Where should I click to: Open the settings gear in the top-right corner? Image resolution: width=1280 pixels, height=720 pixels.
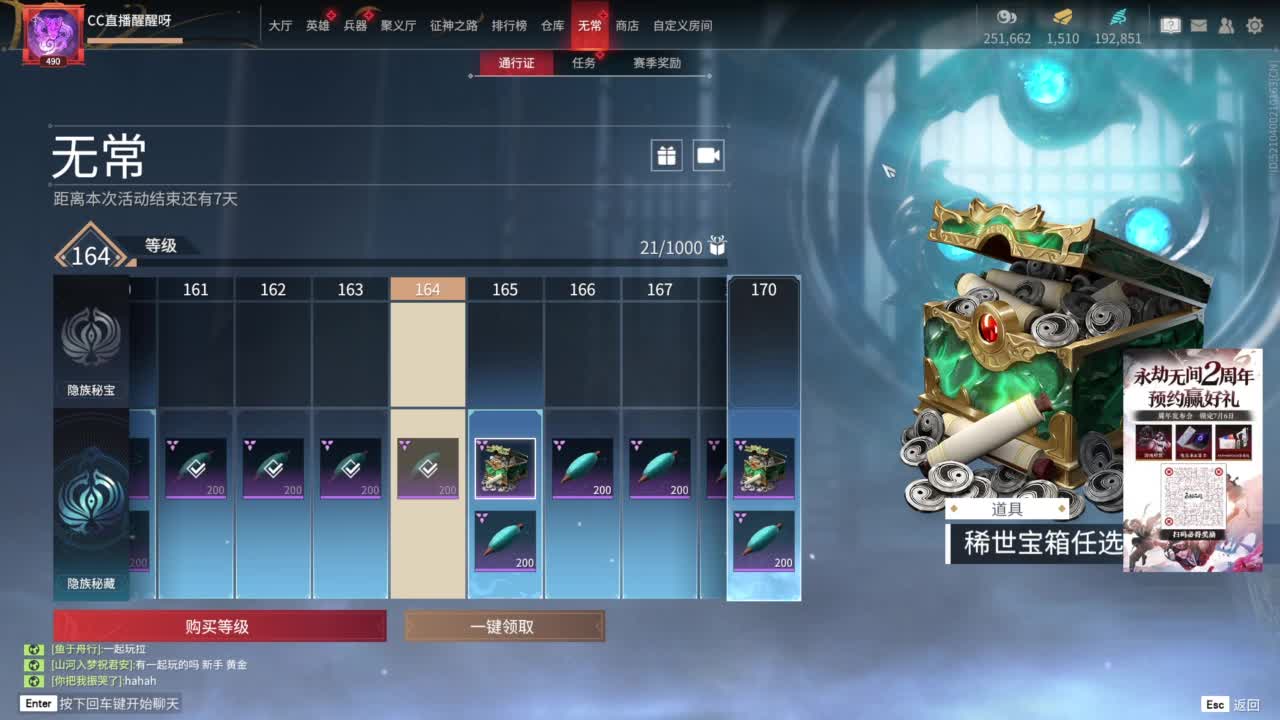[1254, 25]
